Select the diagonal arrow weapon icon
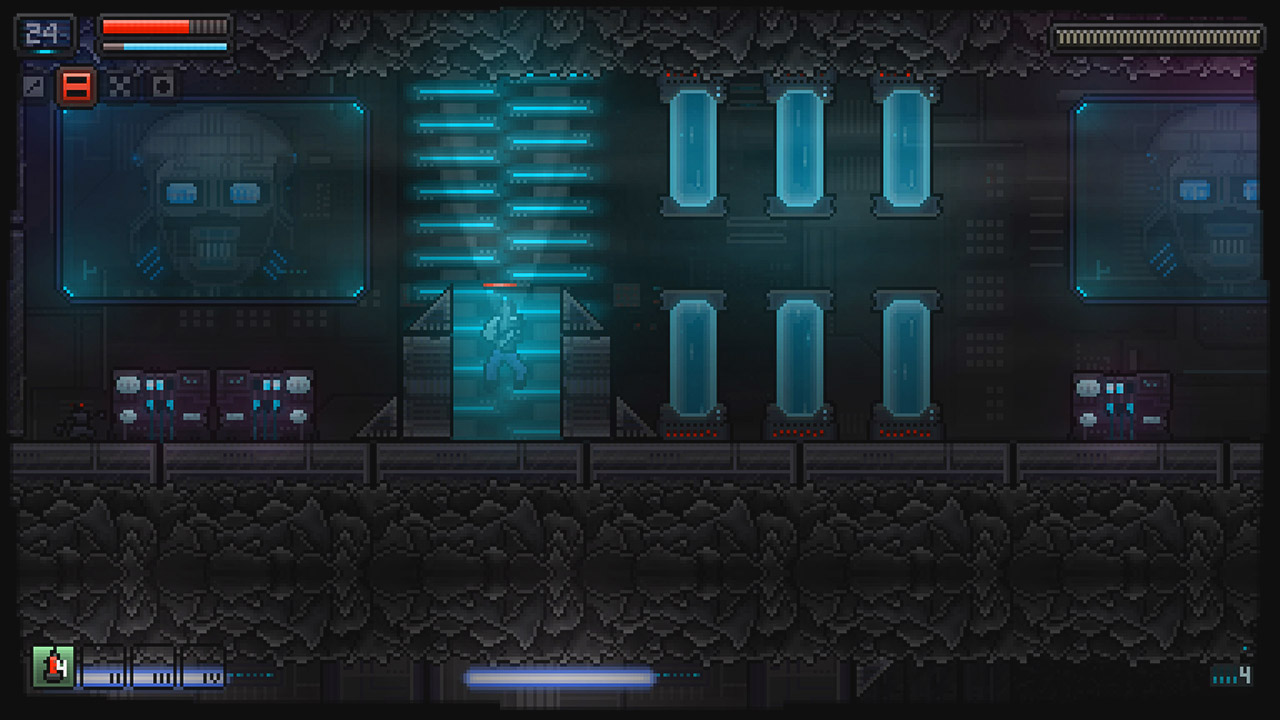 coord(33,88)
